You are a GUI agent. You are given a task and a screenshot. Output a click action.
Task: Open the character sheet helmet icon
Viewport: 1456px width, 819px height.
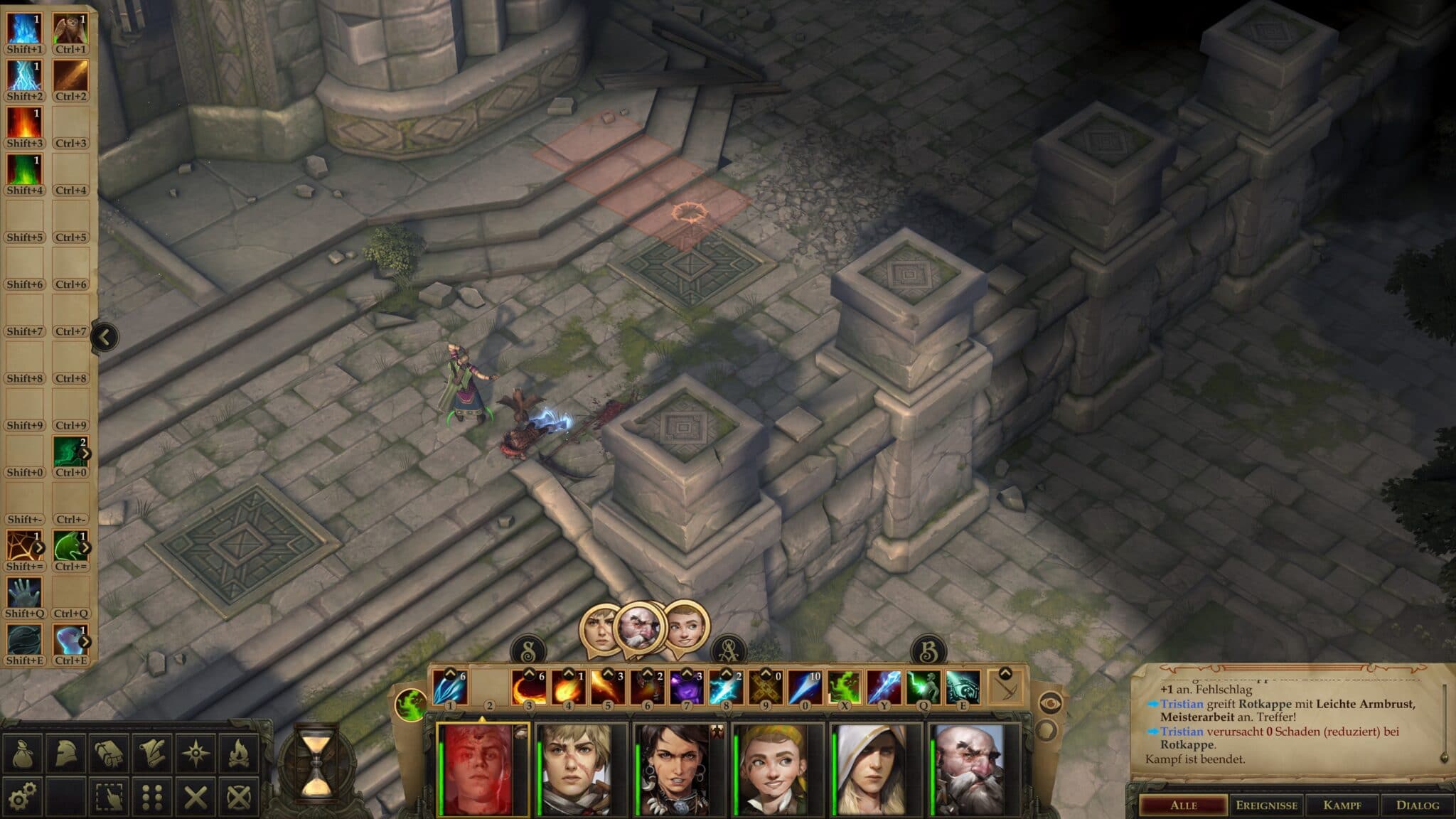click(x=67, y=753)
